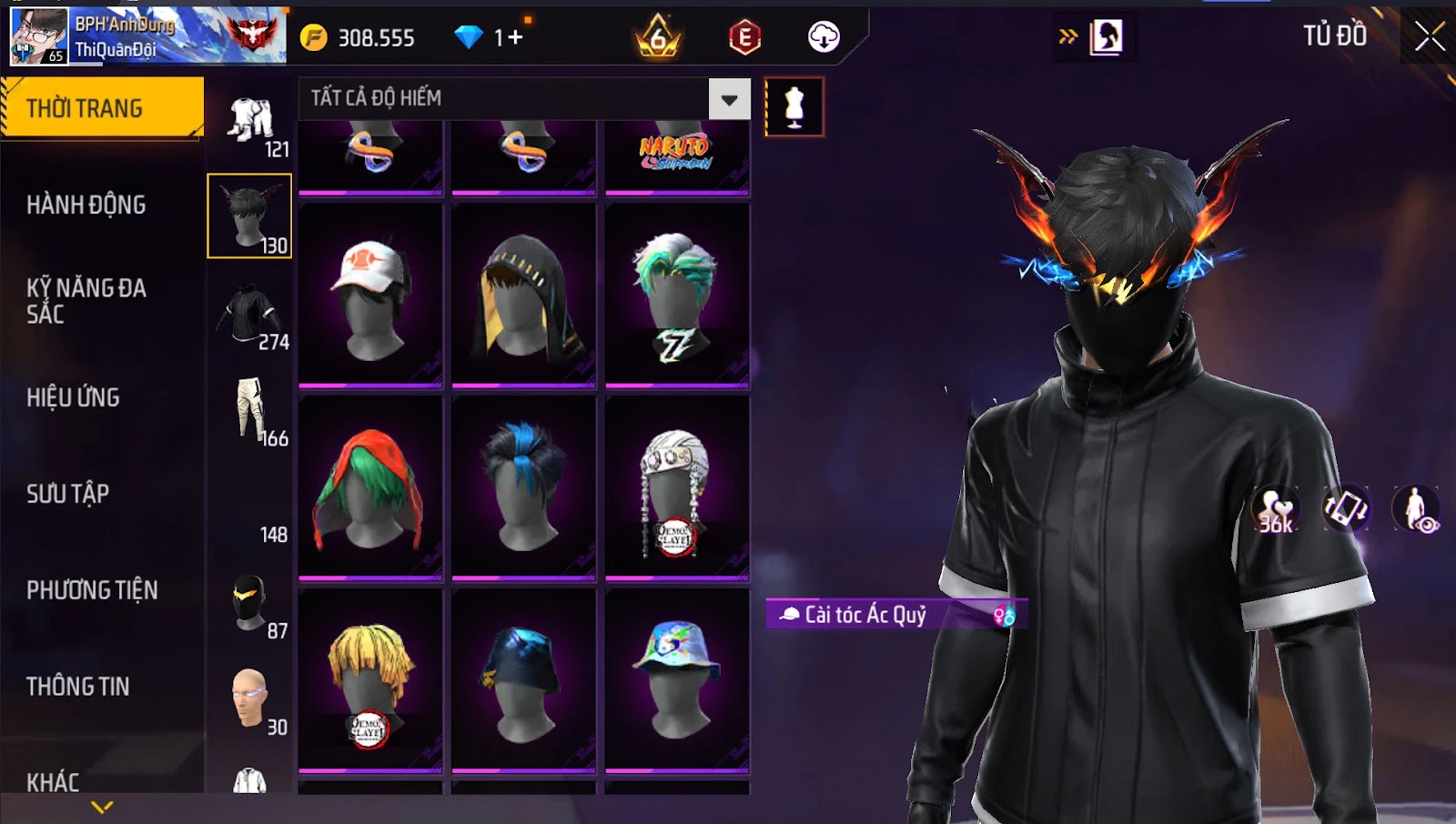Select the Kỹ Năng Đa Sắc tab
The width and height of the screenshot is (1456, 824).
coord(86,301)
